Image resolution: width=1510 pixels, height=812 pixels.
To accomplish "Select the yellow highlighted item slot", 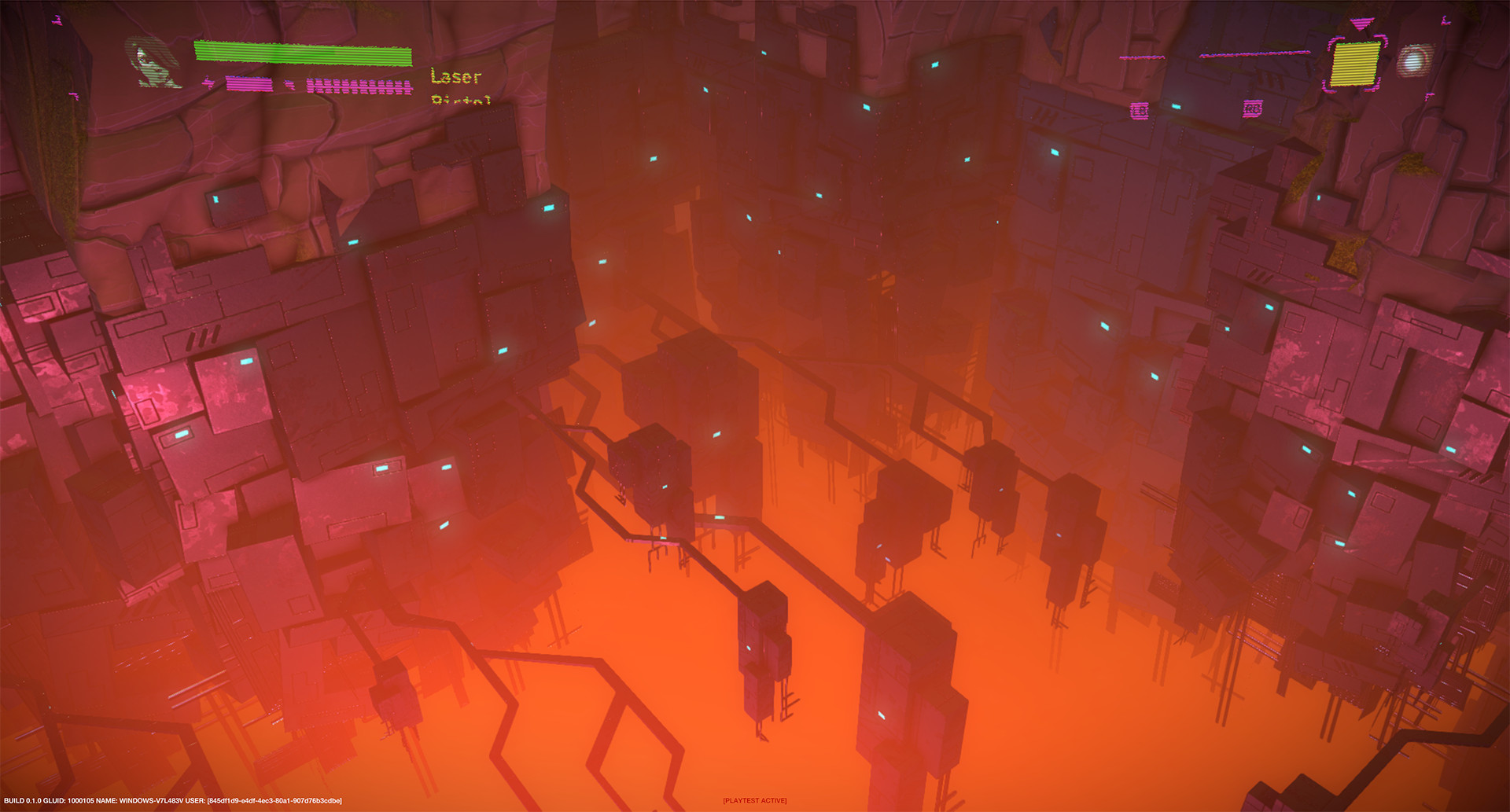I will tap(1354, 63).
